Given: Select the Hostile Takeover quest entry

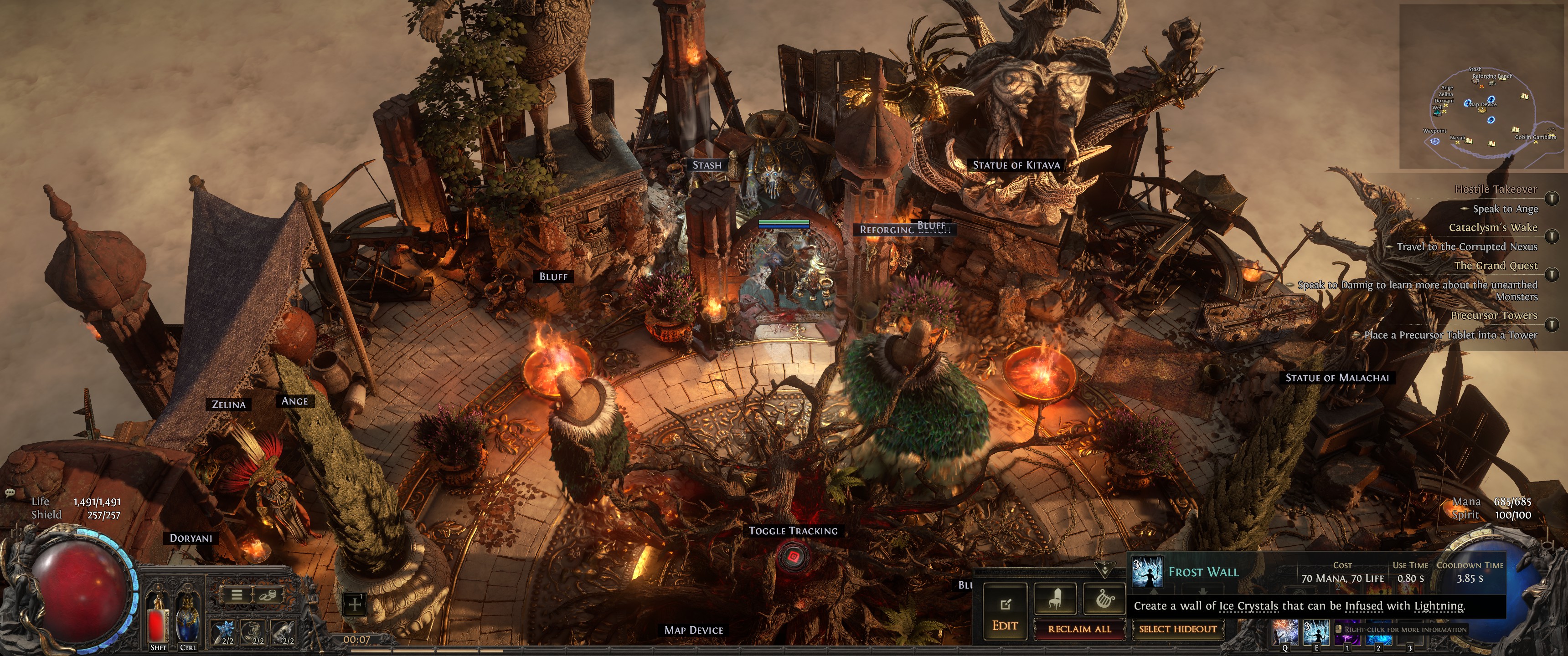Looking at the screenshot, I should [x=1496, y=189].
